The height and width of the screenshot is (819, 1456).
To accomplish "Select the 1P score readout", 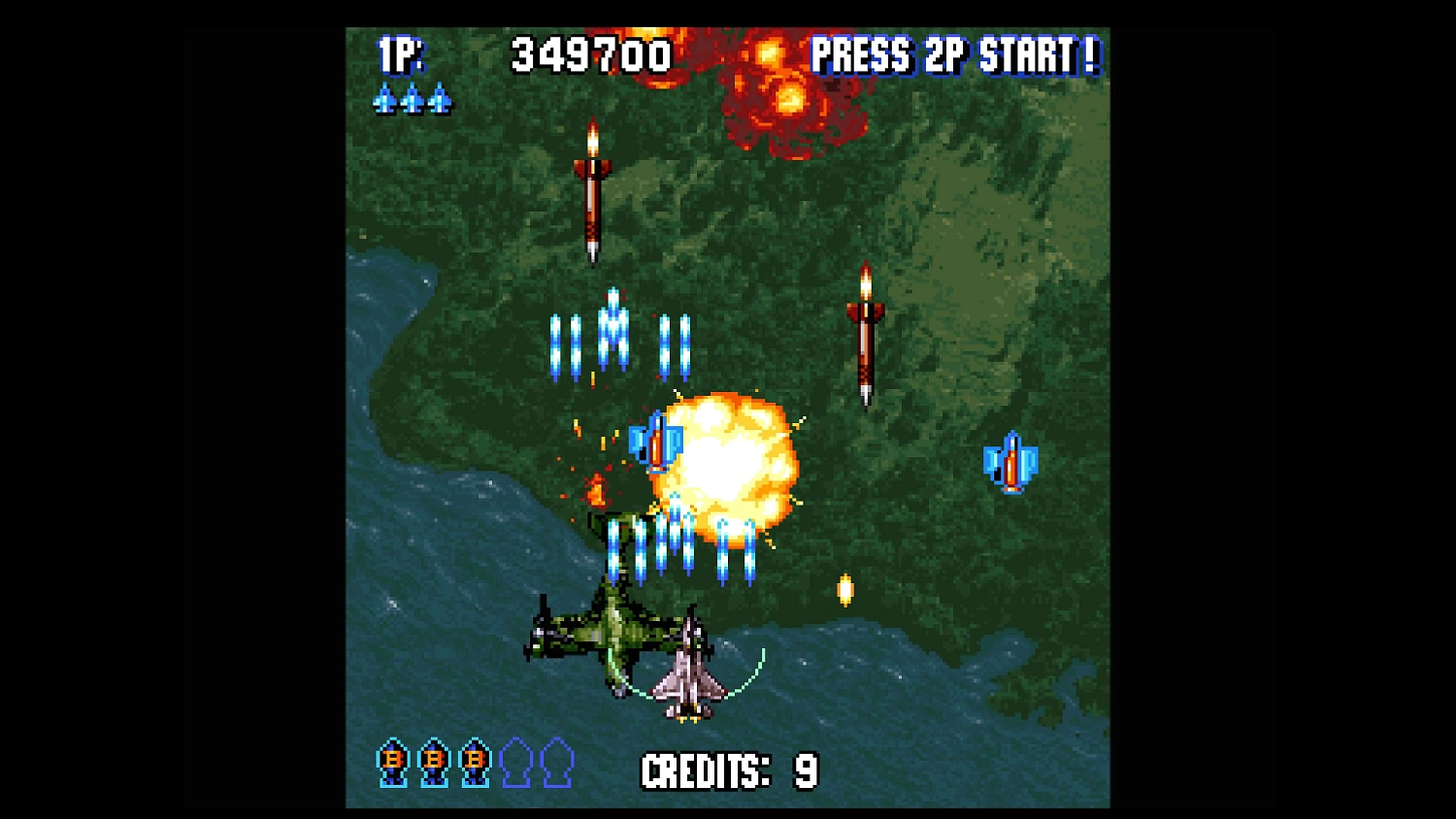I will click(592, 53).
